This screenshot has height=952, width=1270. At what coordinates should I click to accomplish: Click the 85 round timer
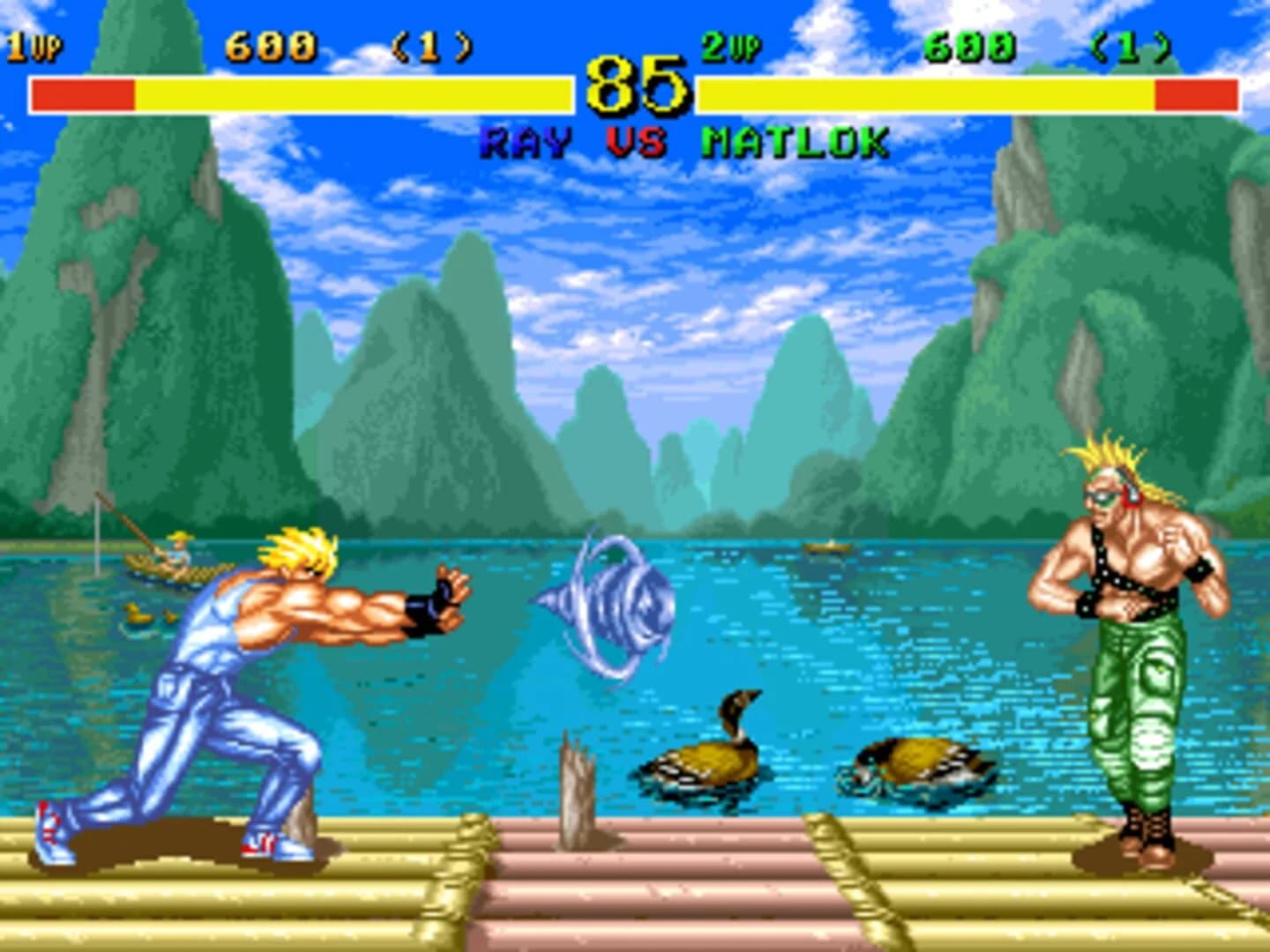637,85
